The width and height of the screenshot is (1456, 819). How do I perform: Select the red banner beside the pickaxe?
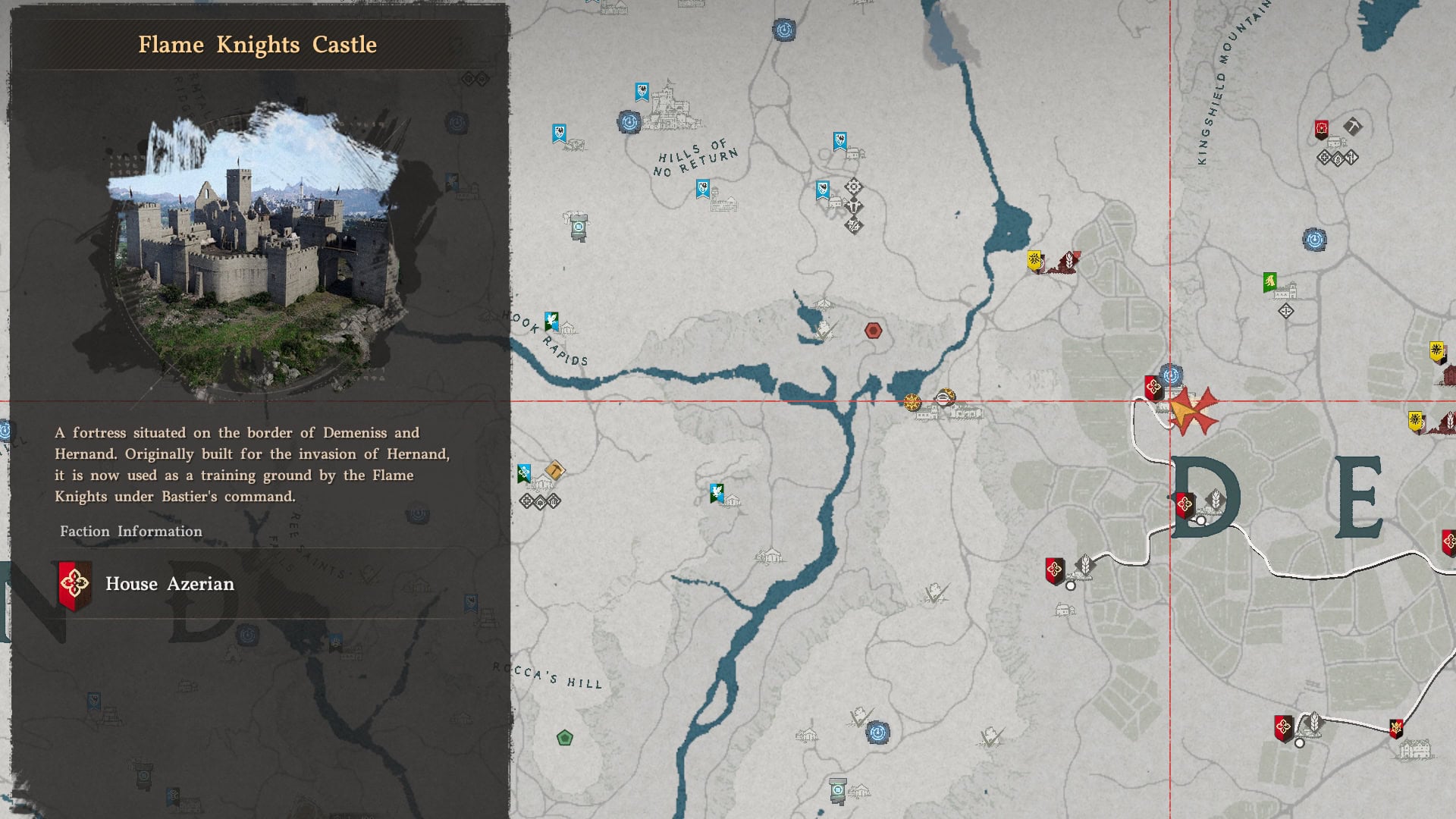pyautogui.click(x=1322, y=130)
